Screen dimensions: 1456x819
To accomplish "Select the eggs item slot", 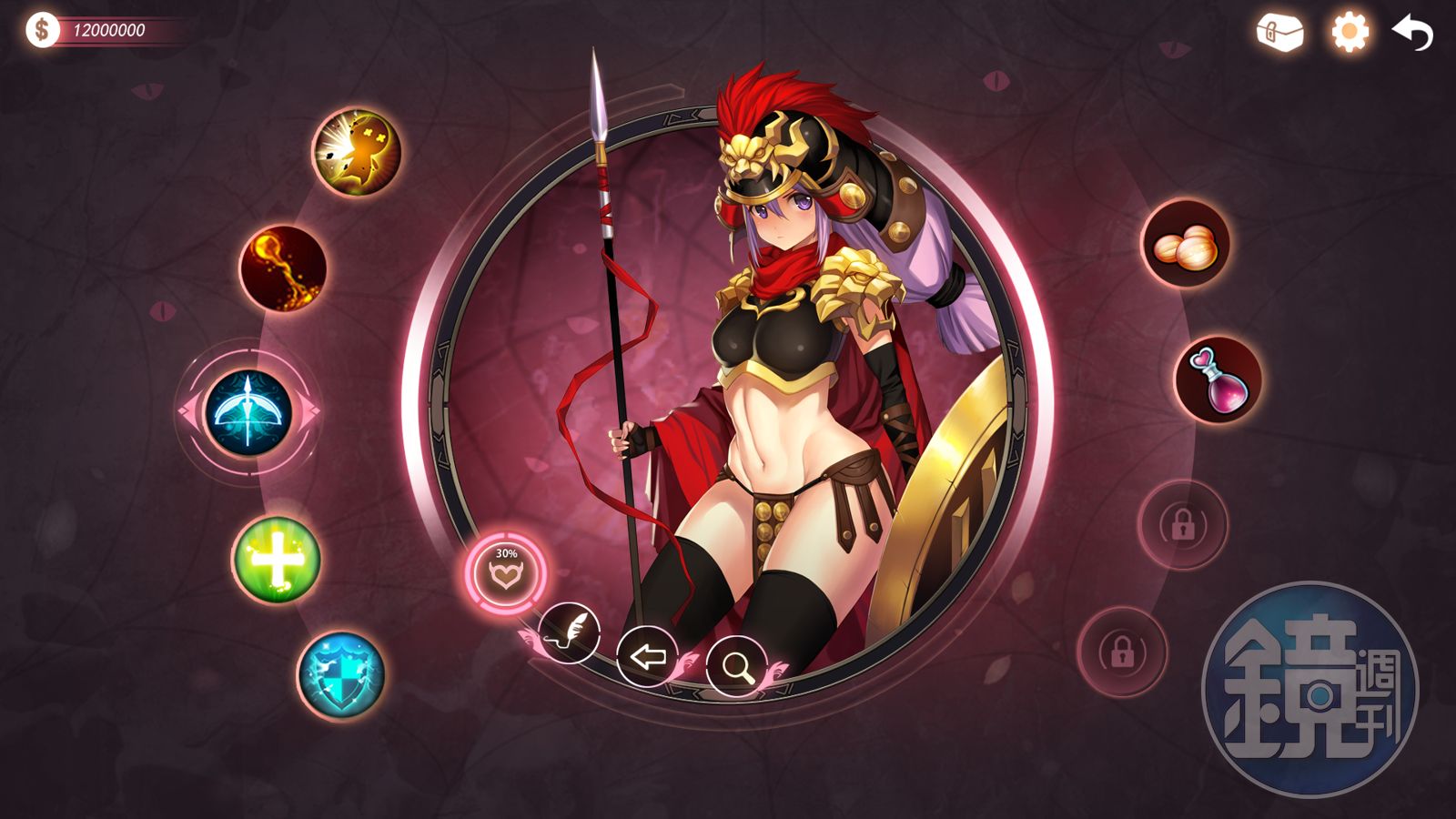I will 1185,244.
